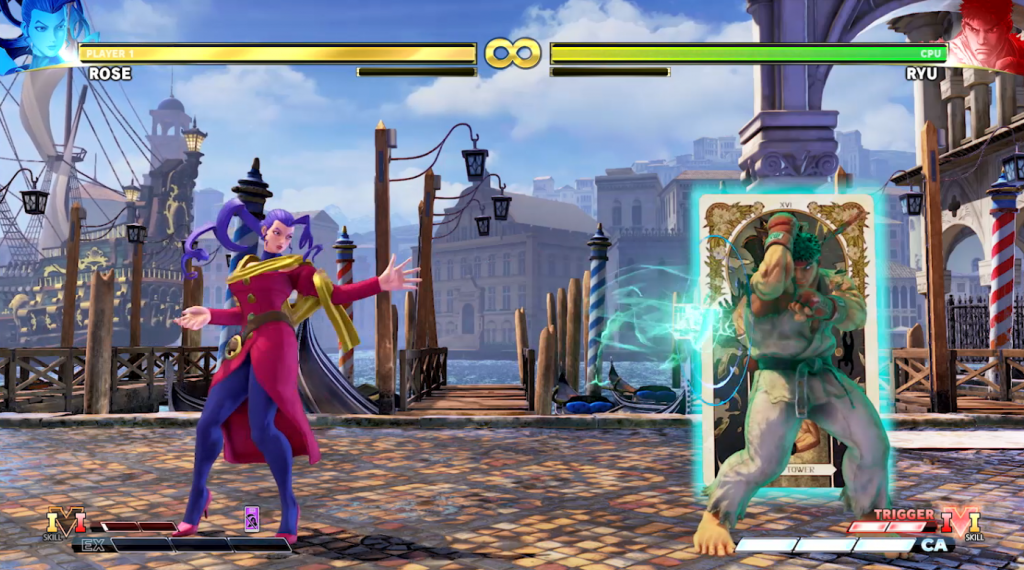Select Ryu's V-Trigger skill emblem
The width and height of the screenshot is (1024, 570).
click(960, 522)
